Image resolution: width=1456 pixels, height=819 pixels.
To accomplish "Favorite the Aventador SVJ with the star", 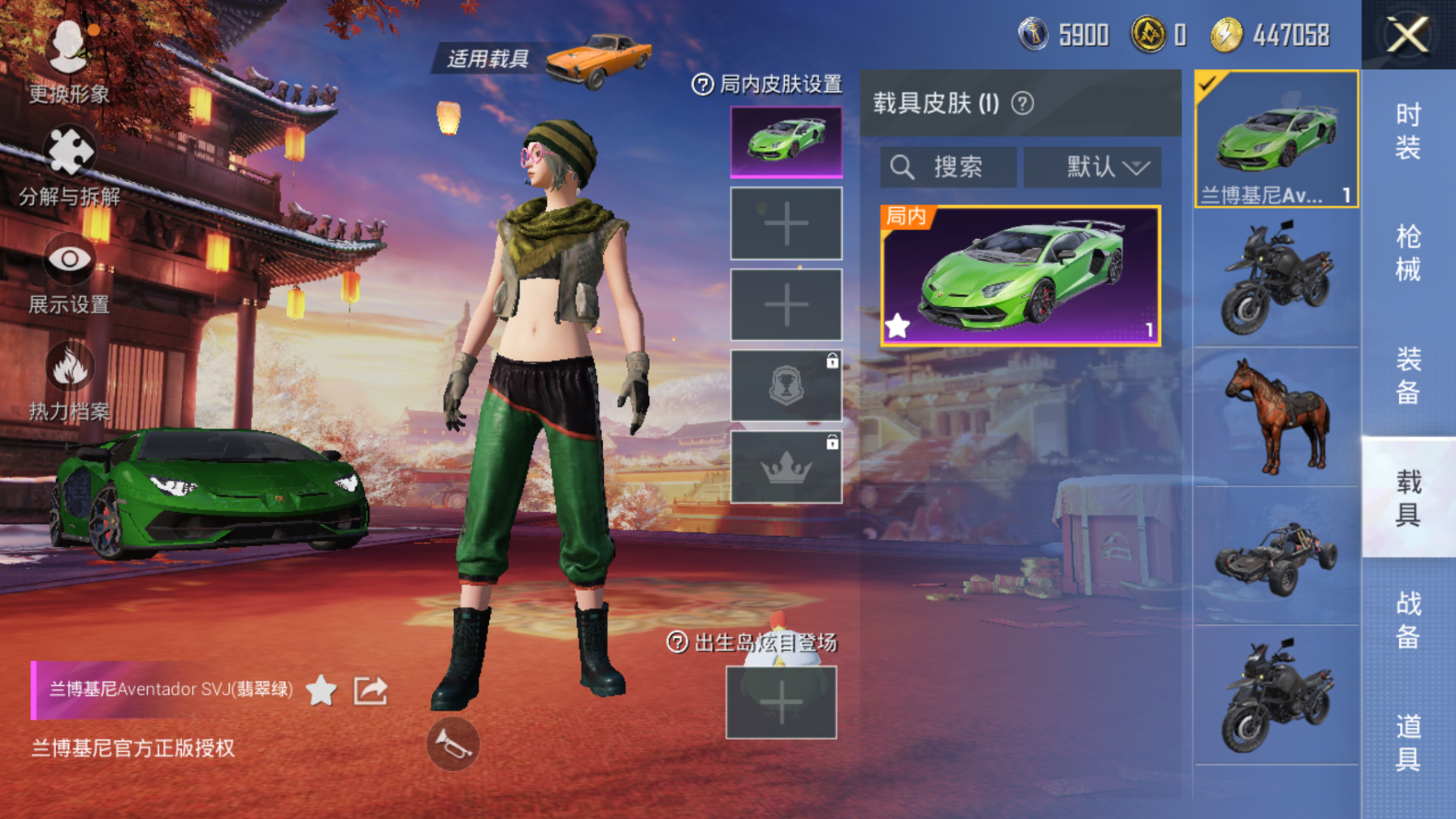I will (322, 691).
